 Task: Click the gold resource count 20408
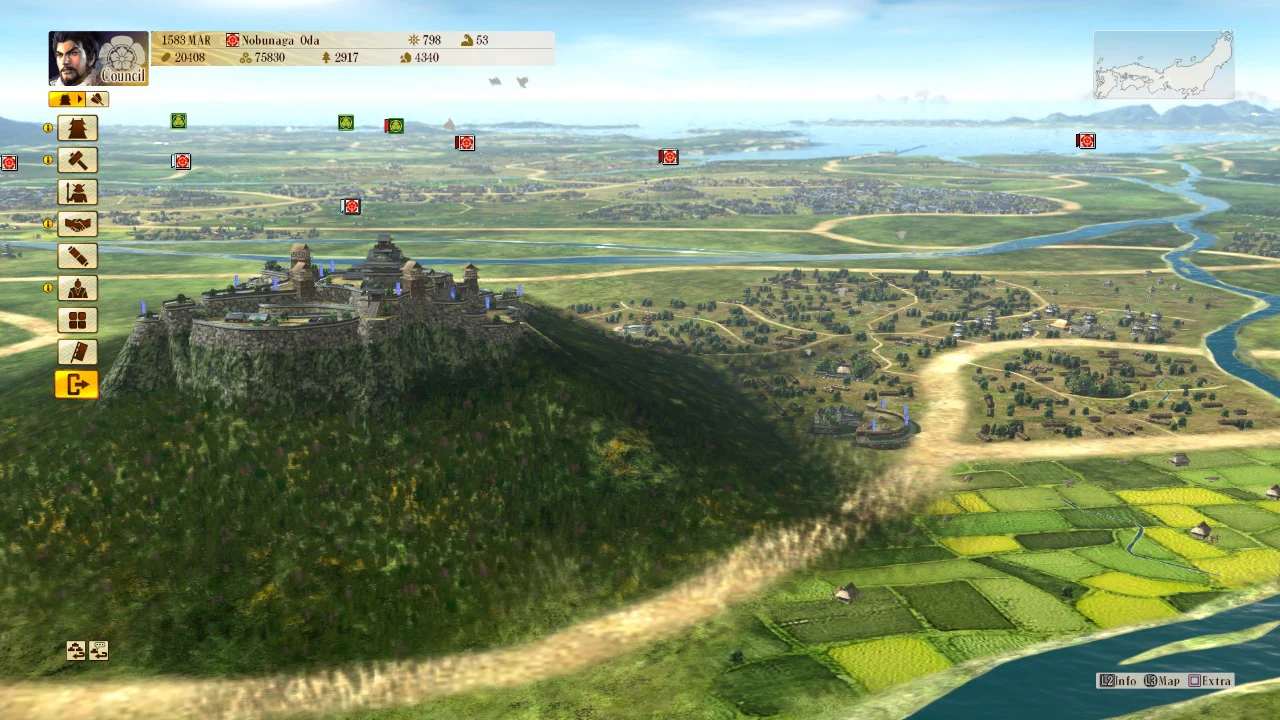click(188, 57)
